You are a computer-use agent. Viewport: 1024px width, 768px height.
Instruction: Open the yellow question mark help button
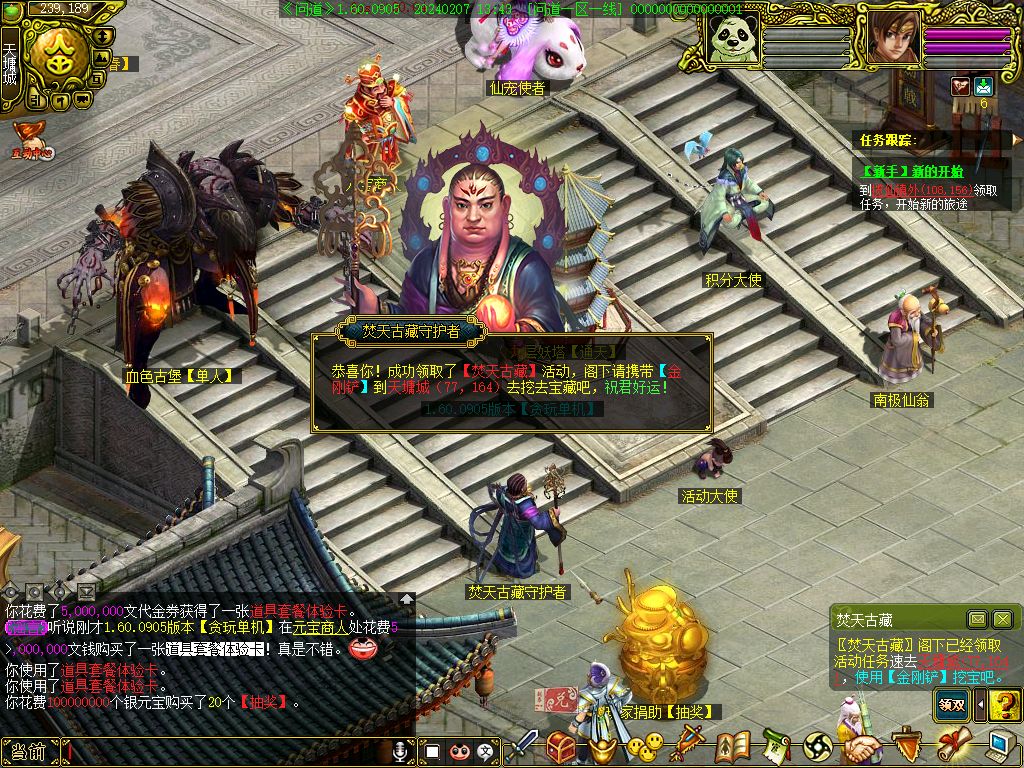[x=1004, y=704]
